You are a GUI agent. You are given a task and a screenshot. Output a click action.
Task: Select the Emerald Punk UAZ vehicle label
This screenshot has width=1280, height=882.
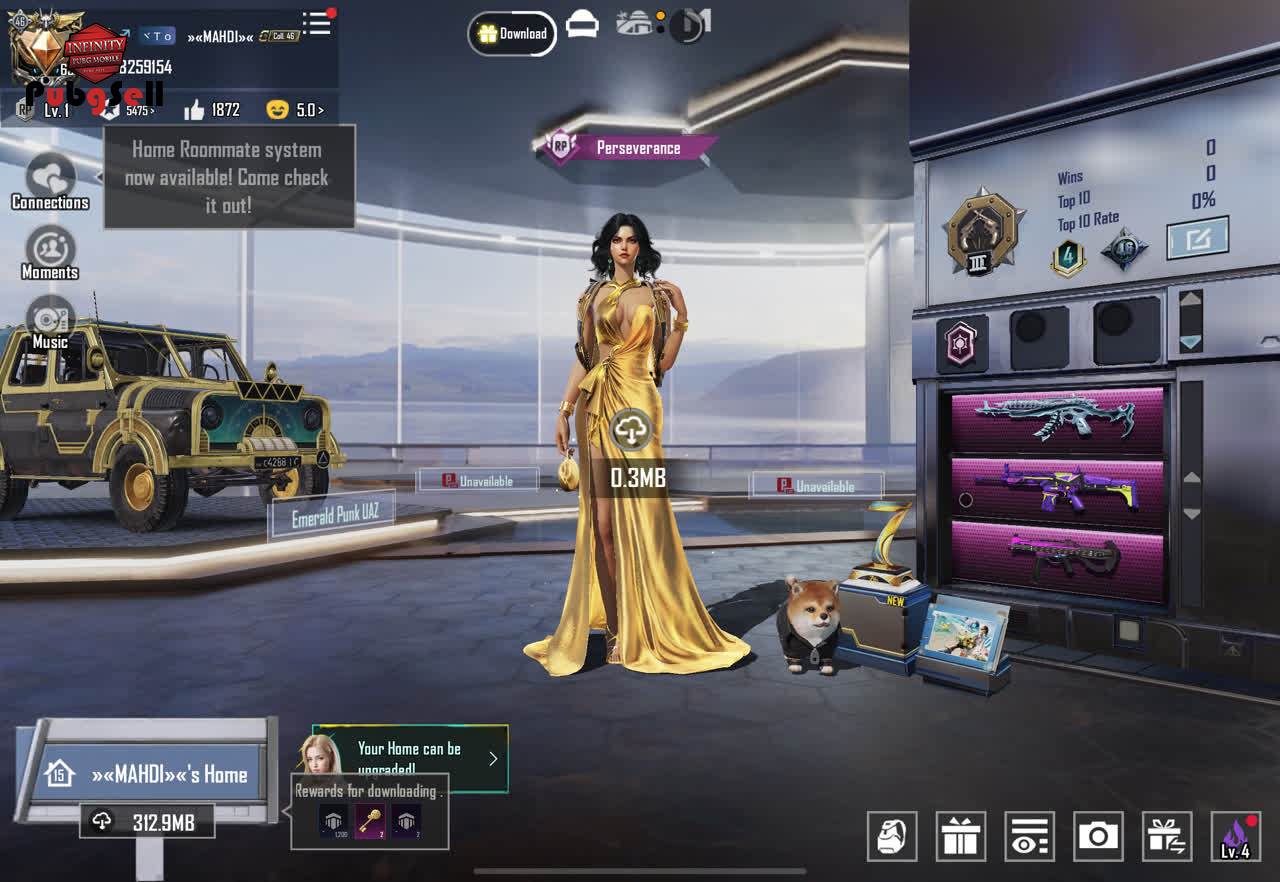(335, 516)
